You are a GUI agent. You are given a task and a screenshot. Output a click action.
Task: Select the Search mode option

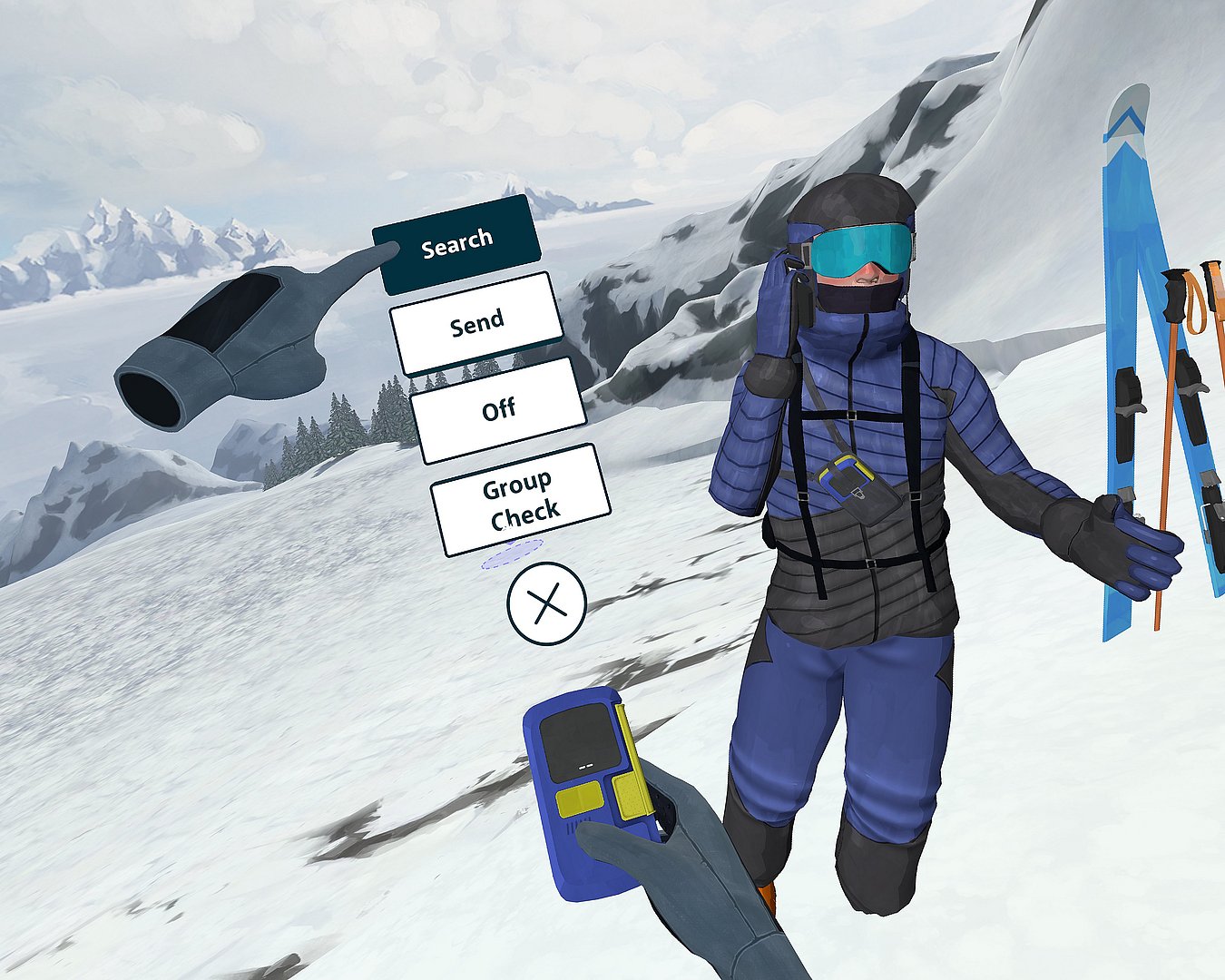point(457,244)
